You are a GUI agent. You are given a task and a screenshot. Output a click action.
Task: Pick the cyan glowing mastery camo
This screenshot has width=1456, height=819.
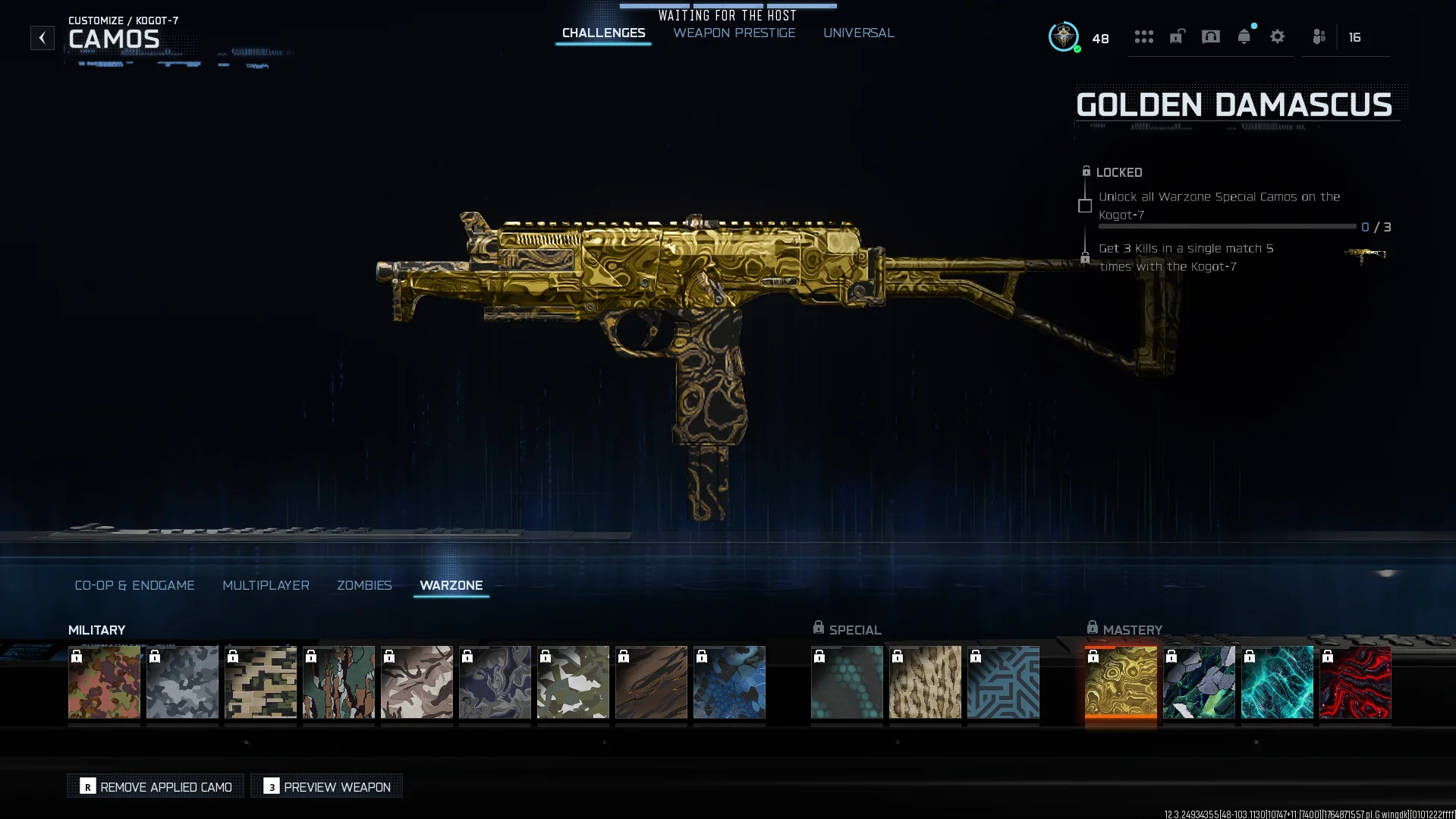1277,682
